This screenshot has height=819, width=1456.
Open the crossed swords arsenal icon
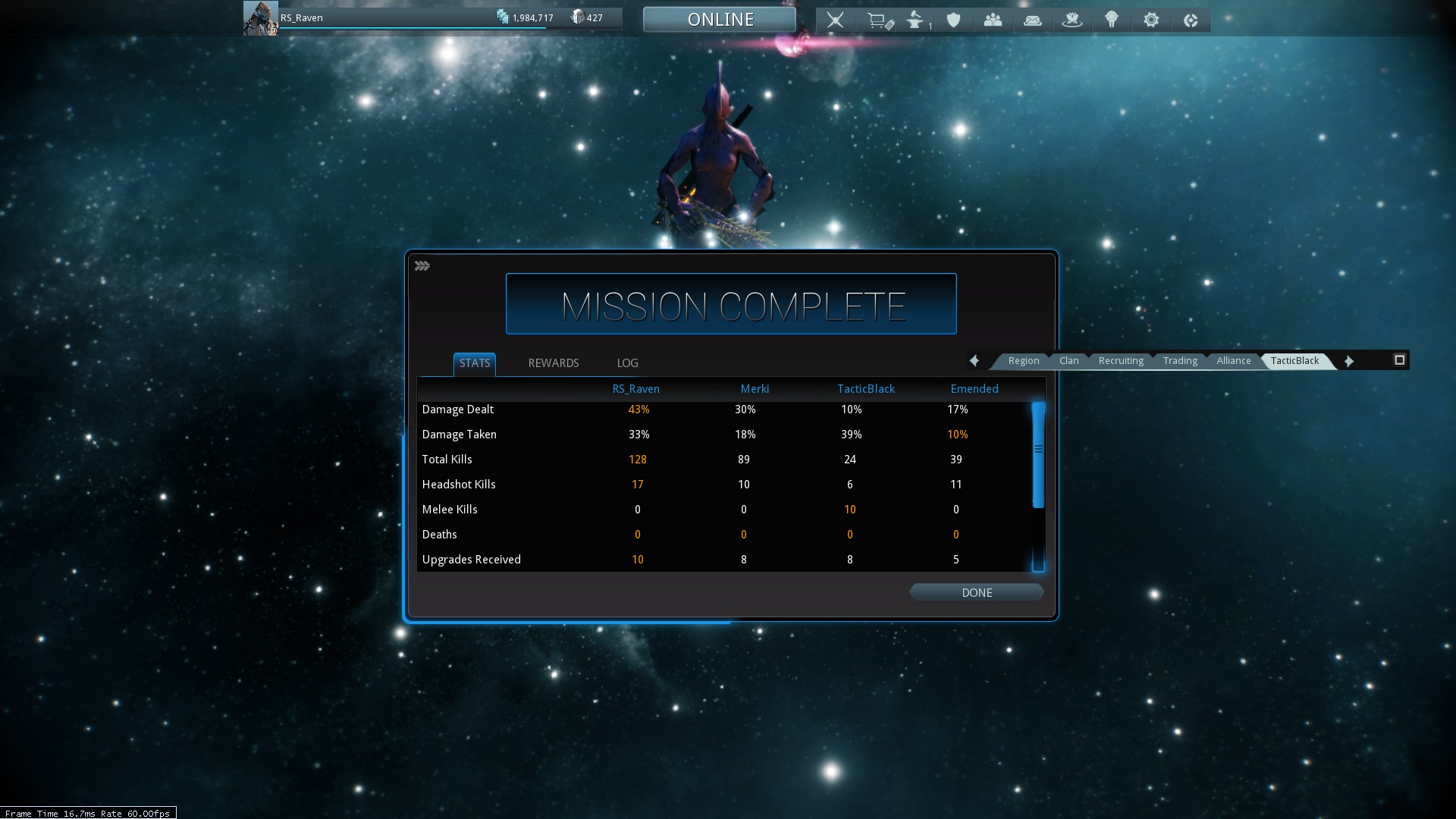(x=835, y=20)
